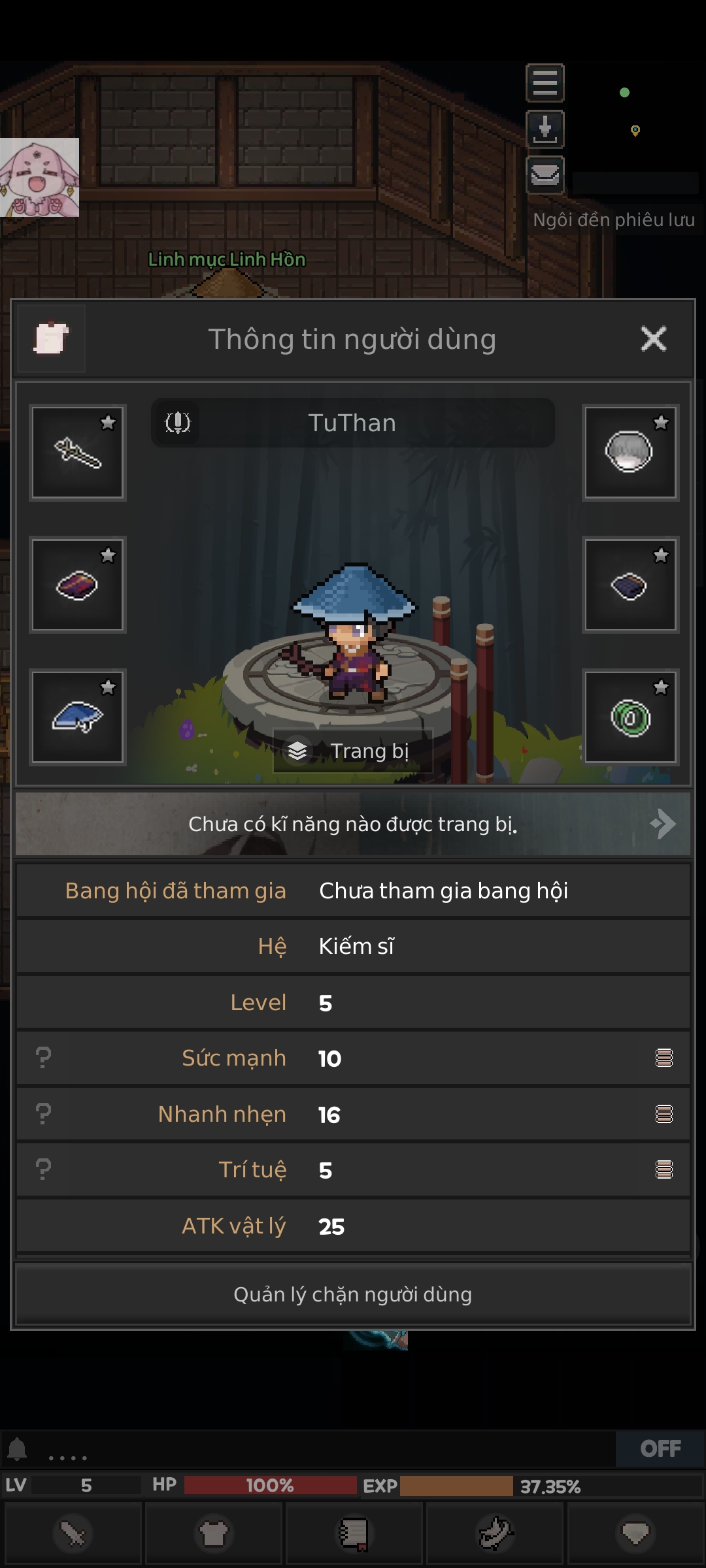Screen dimensions: 706x1568
Task: Open the Trang bị equipment button
Action: (x=353, y=751)
